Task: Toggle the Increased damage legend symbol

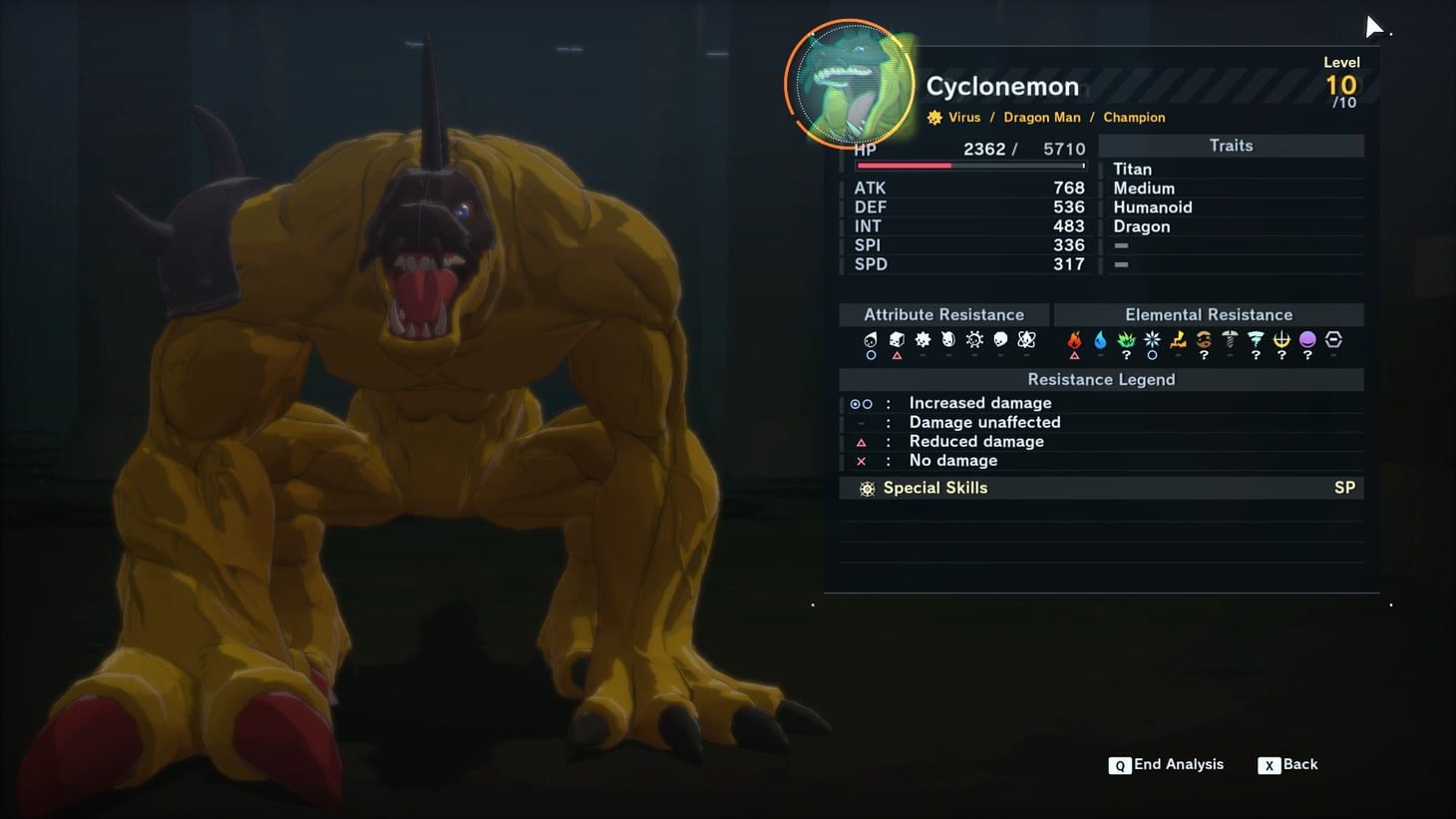Action: pyautogui.click(x=861, y=403)
